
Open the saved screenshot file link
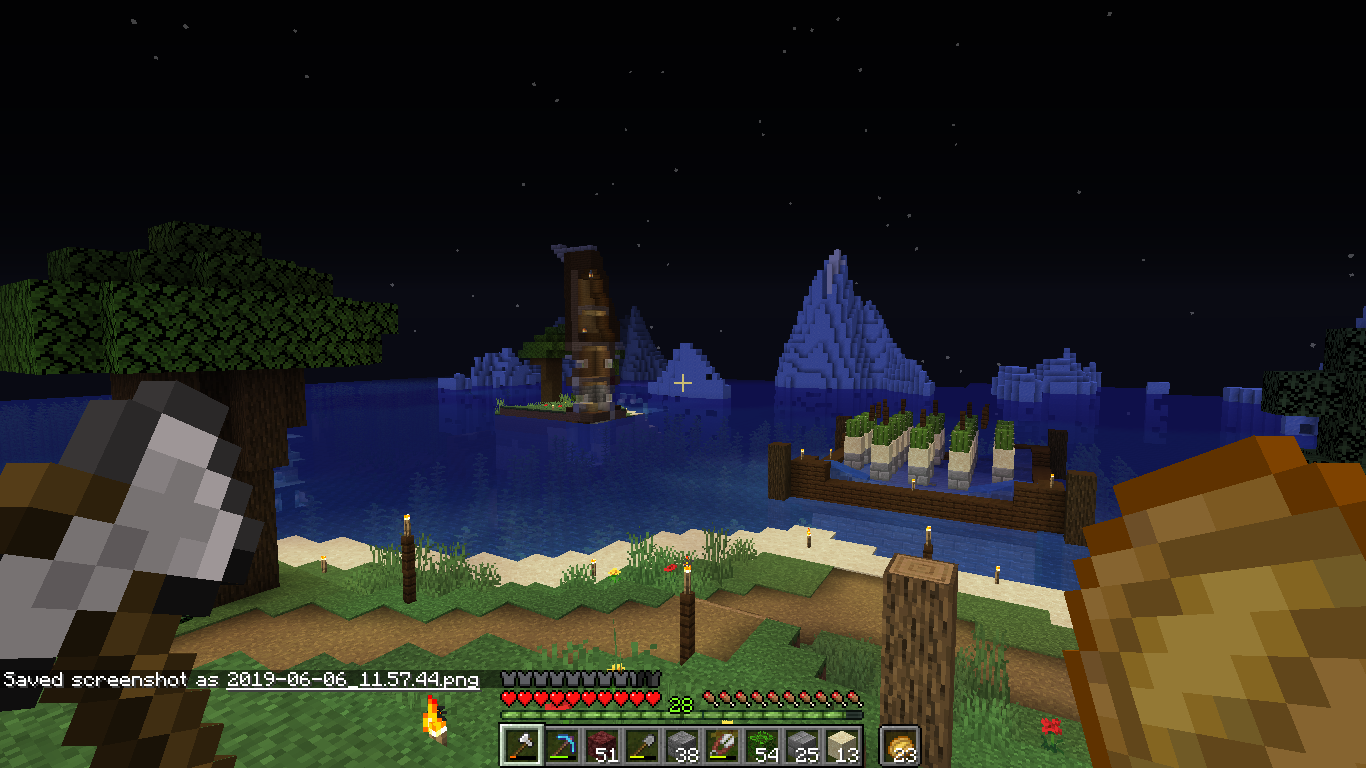point(352,680)
